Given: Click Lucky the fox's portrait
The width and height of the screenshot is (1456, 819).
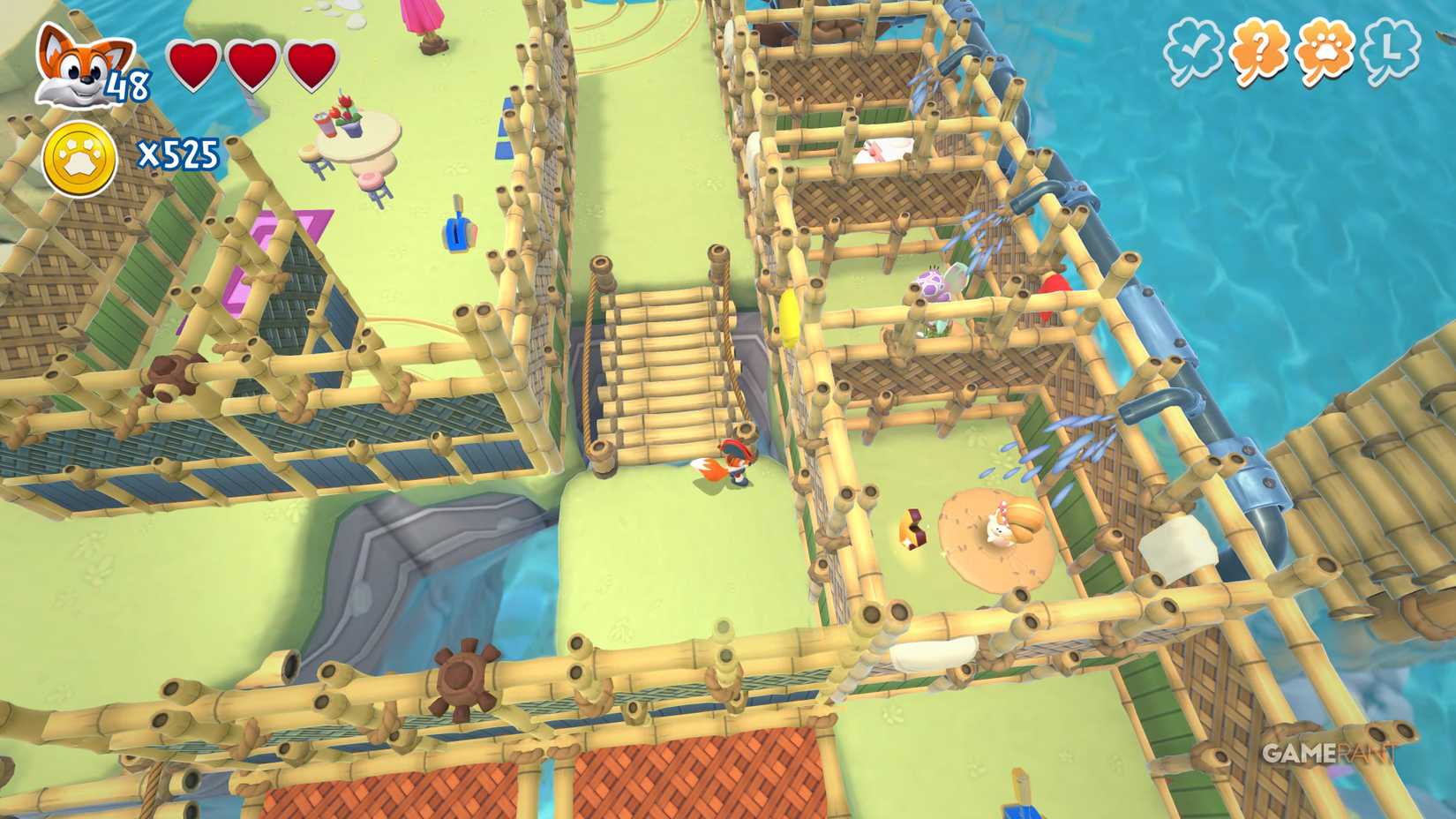Looking at the screenshot, I should [x=75, y=64].
